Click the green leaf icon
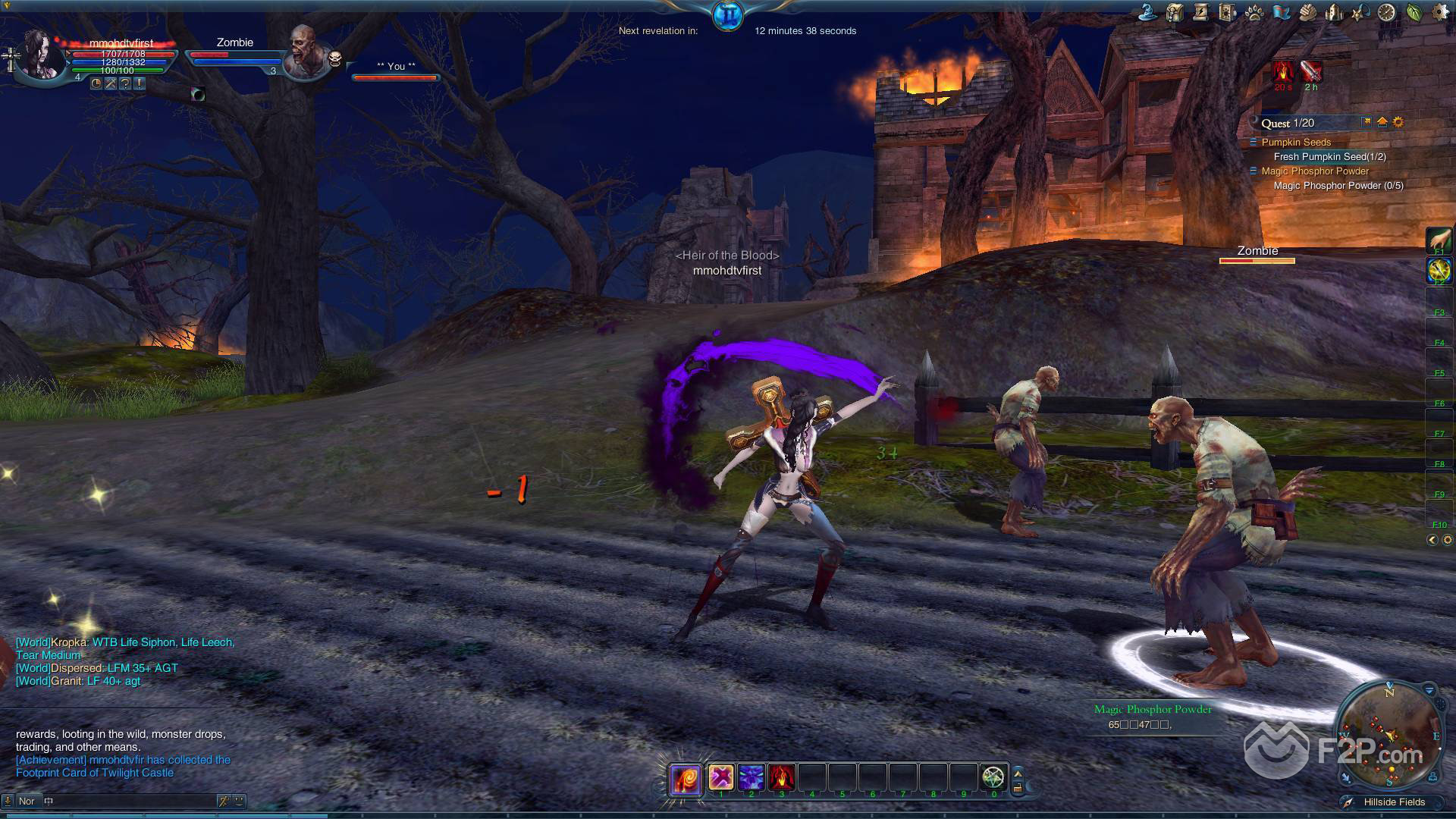Image resolution: width=1456 pixels, height=819 pixels. [1414, 12]
